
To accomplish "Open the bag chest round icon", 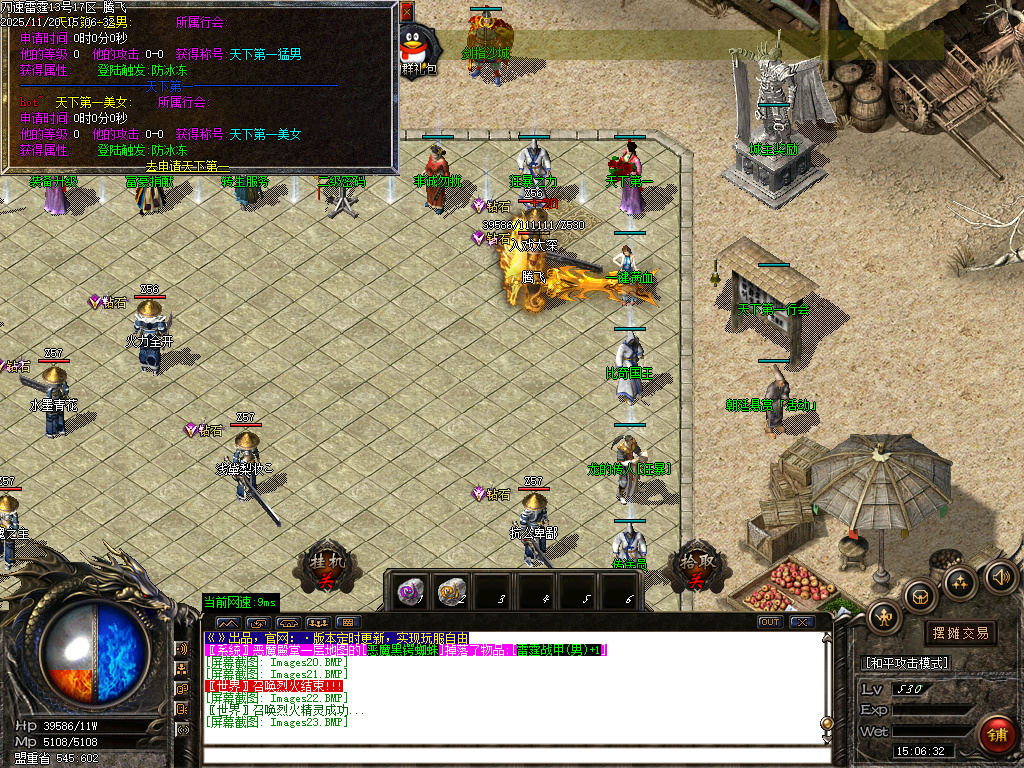I will click(x=921, y=597).
